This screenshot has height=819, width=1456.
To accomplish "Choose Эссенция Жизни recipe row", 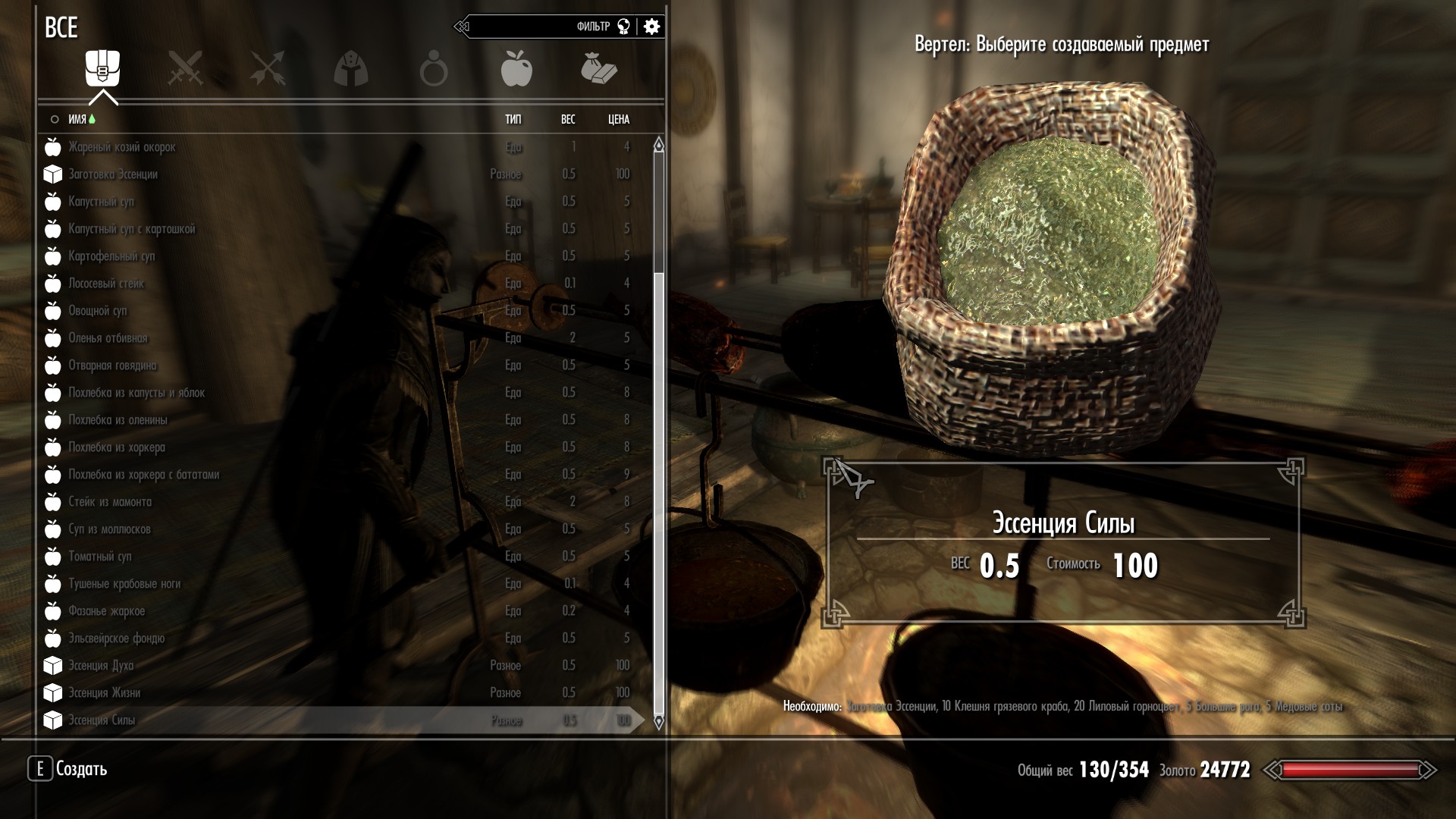I will (104, 693).
